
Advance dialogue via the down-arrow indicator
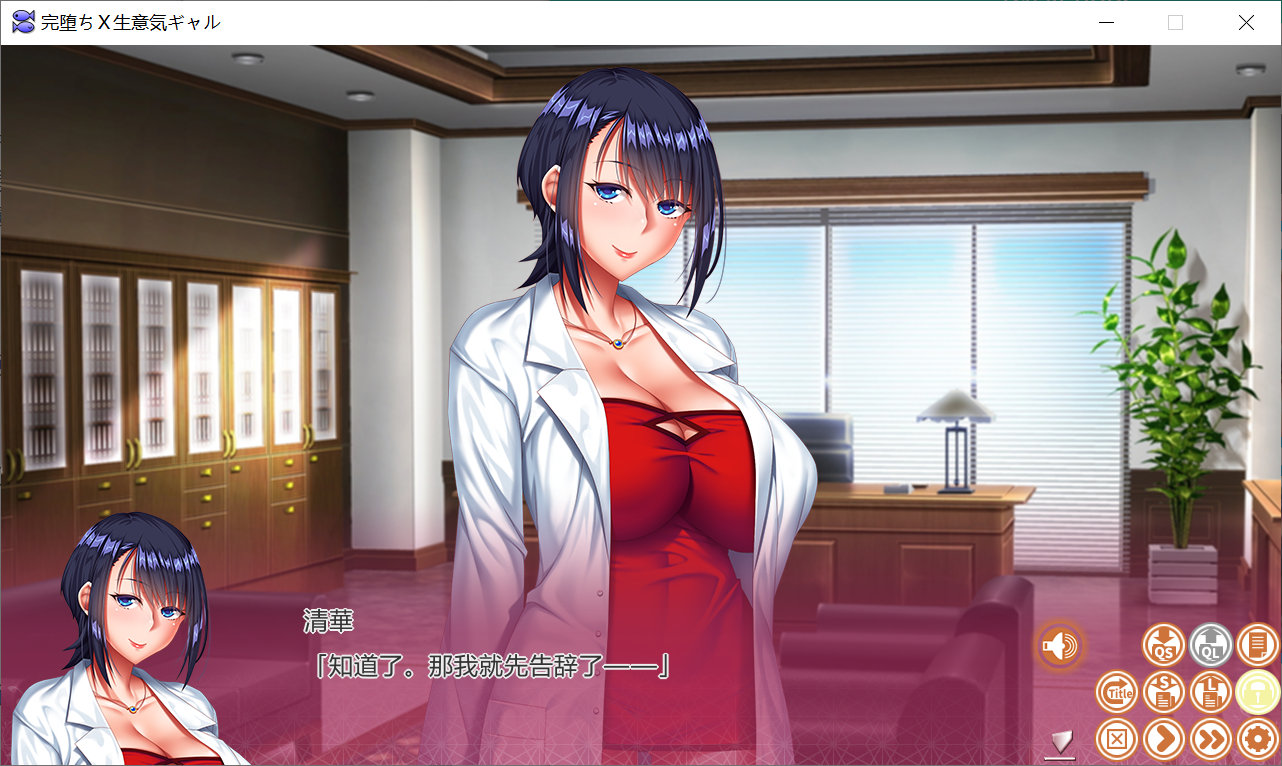1060,742
